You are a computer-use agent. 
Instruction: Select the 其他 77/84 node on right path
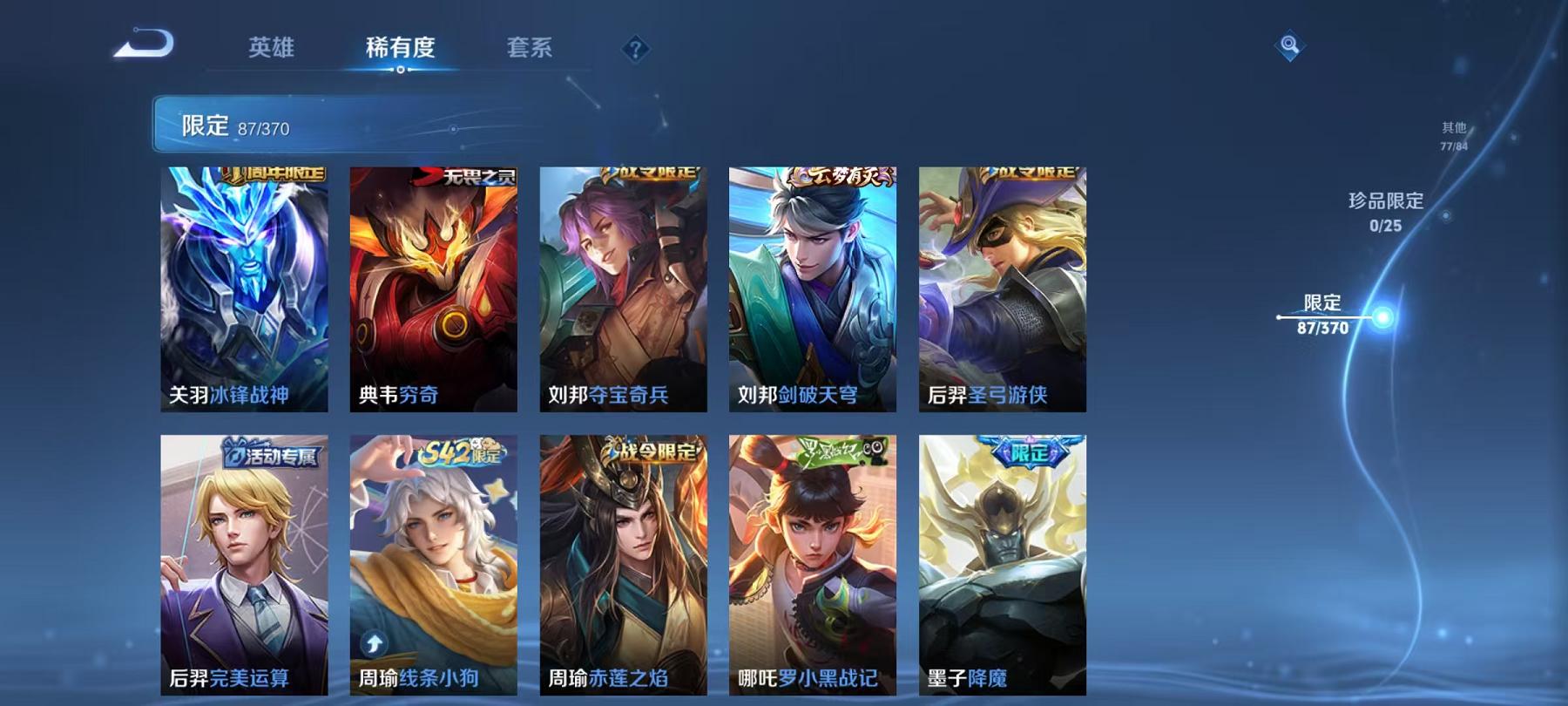click(x=1454, y=133)
